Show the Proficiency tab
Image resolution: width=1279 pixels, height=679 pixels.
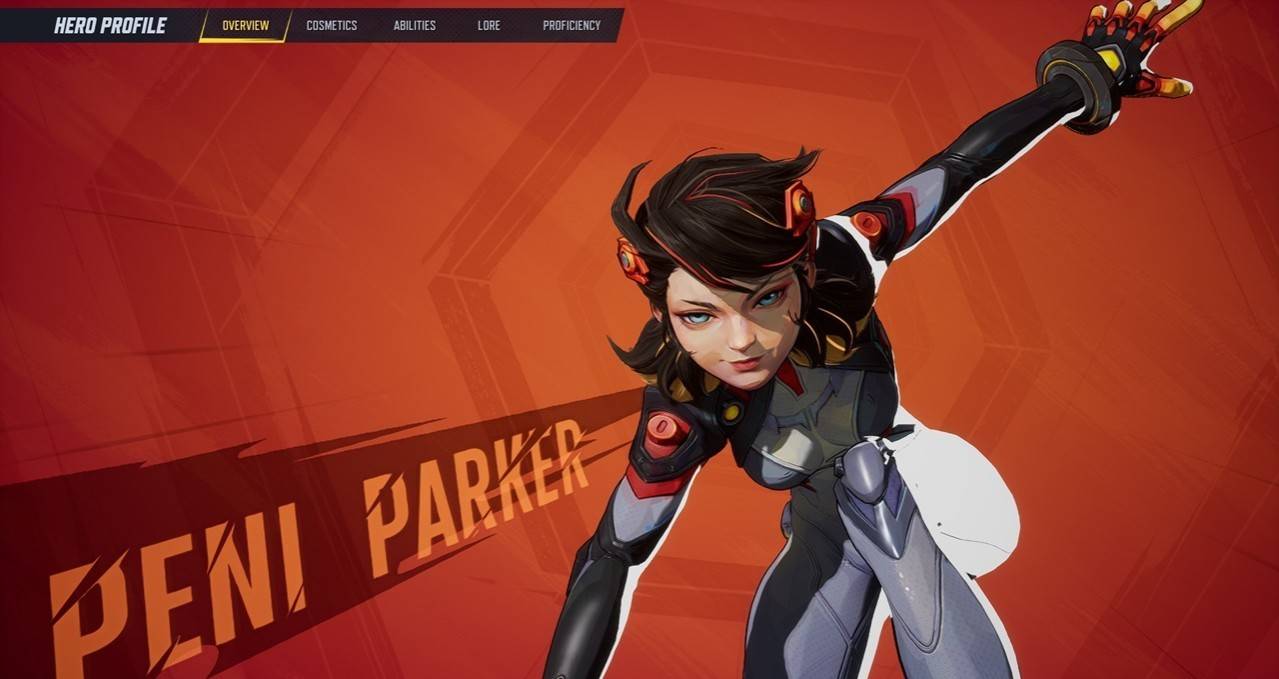click(x=571, y=25)
